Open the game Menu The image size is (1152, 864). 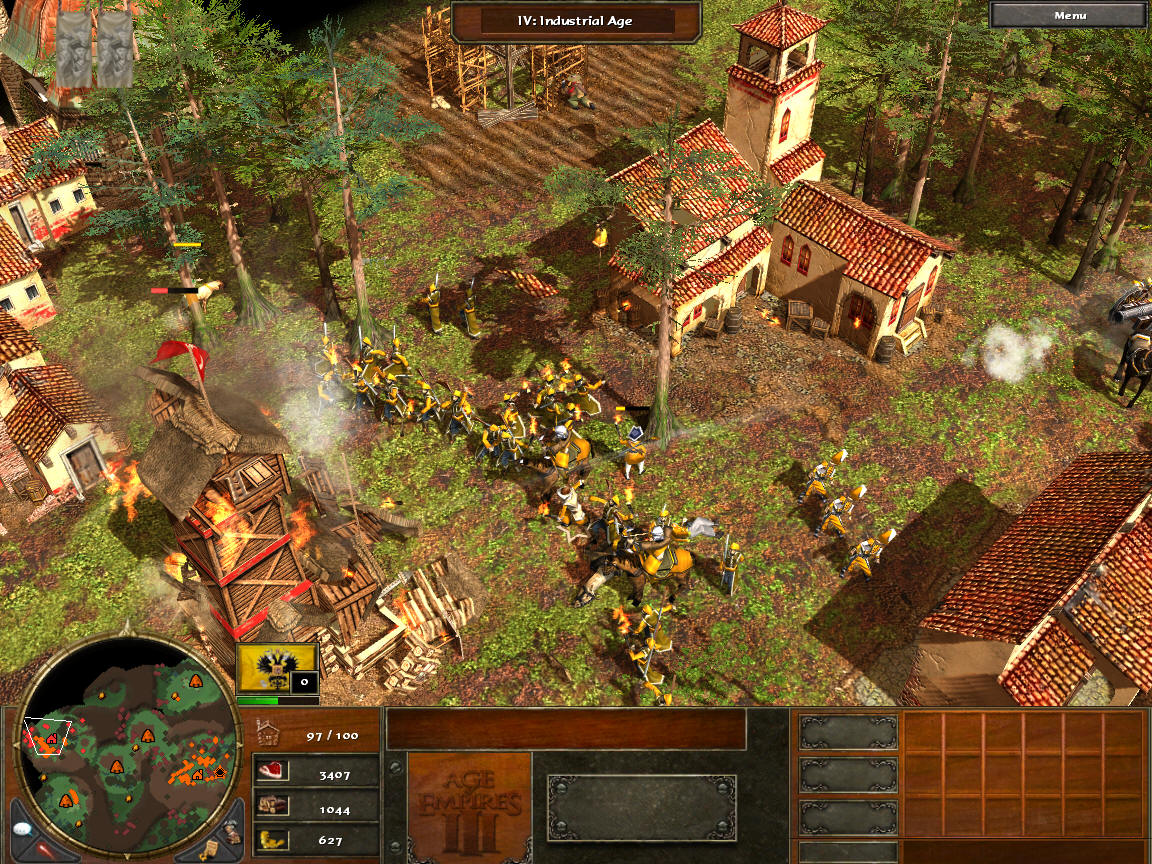pyautogui.click(x=1070, y=15)
